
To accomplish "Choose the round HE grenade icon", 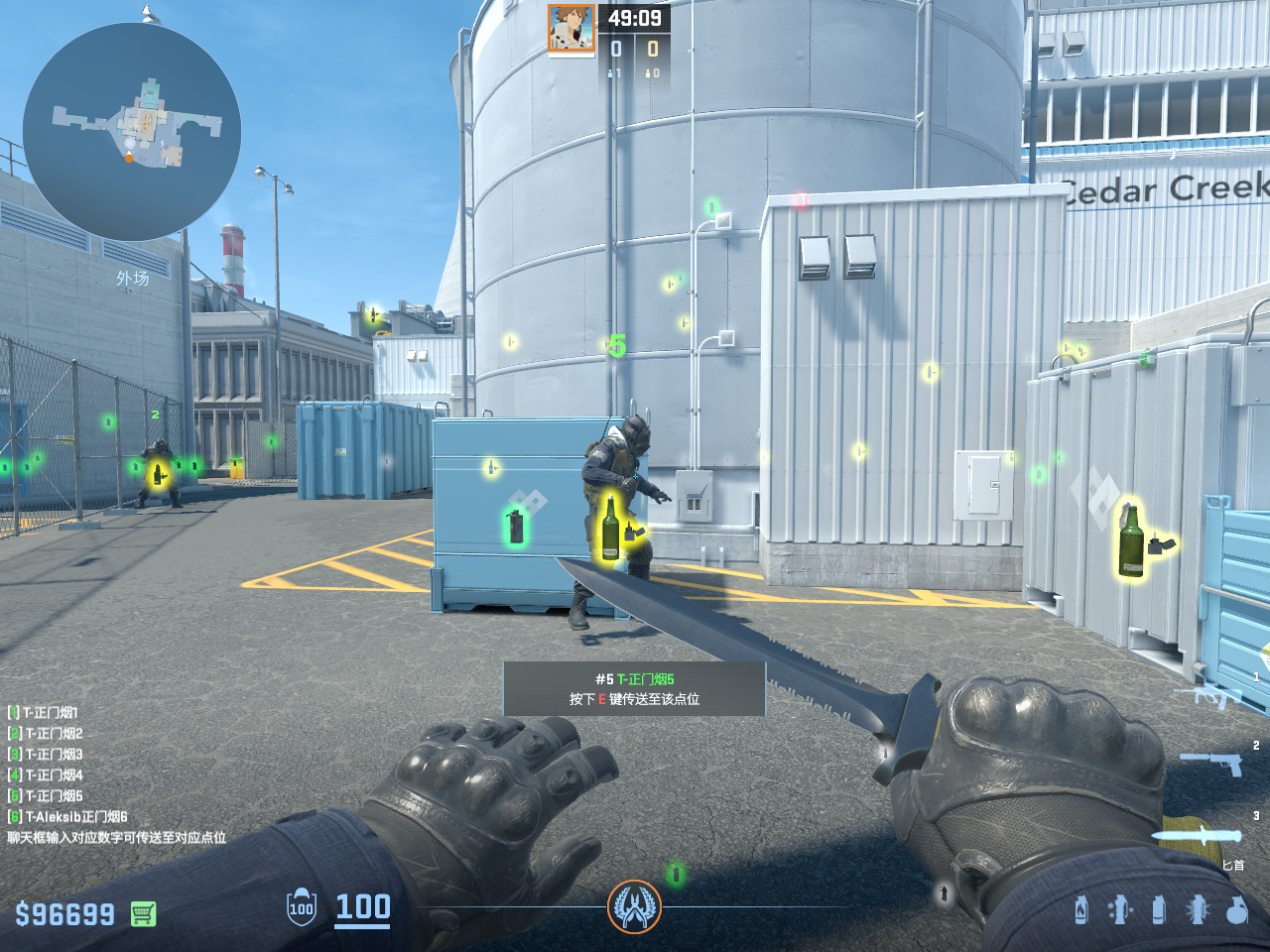I will click(1236, 909).
